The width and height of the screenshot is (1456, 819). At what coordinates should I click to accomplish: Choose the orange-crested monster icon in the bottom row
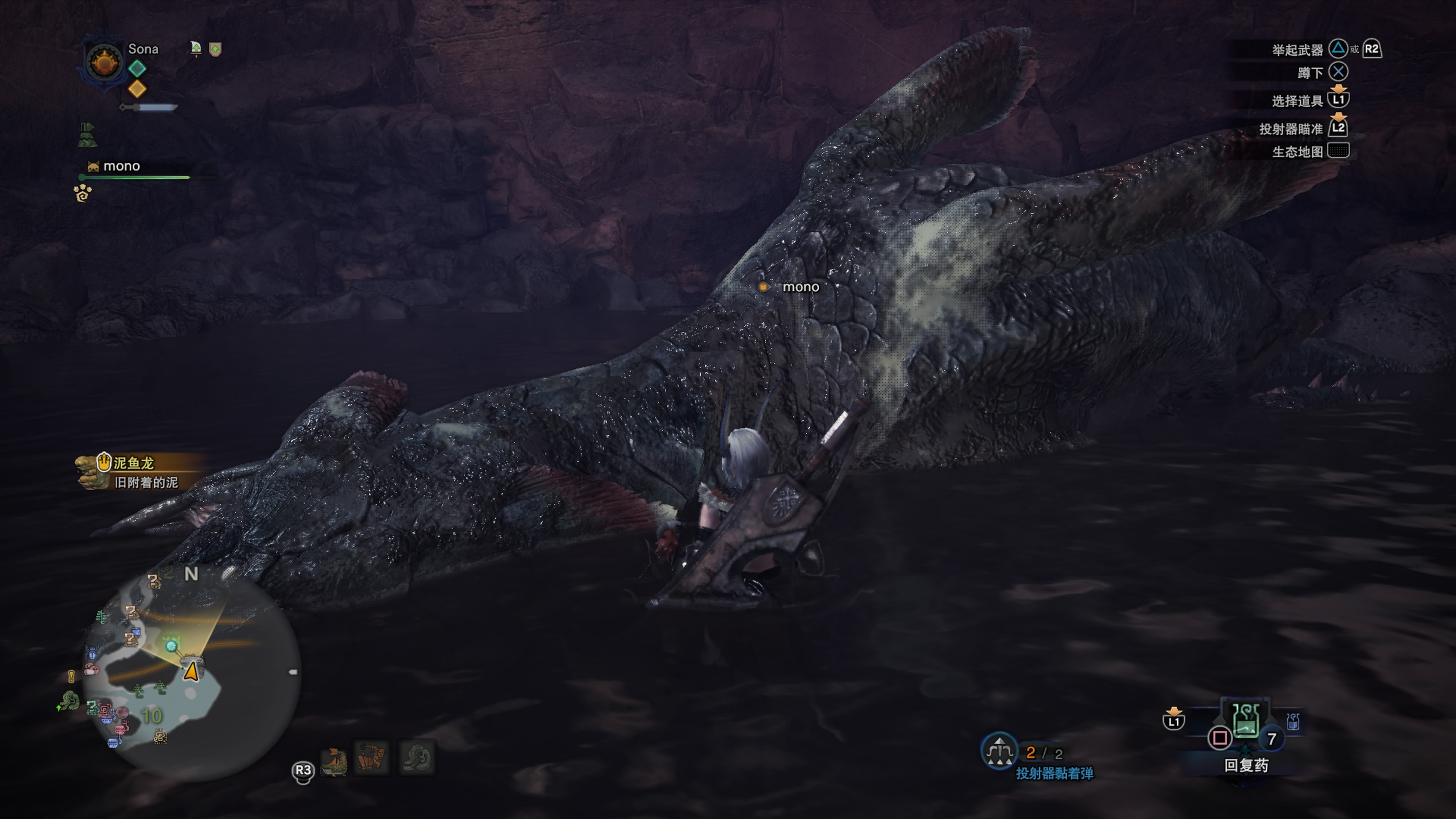[334, 761]
